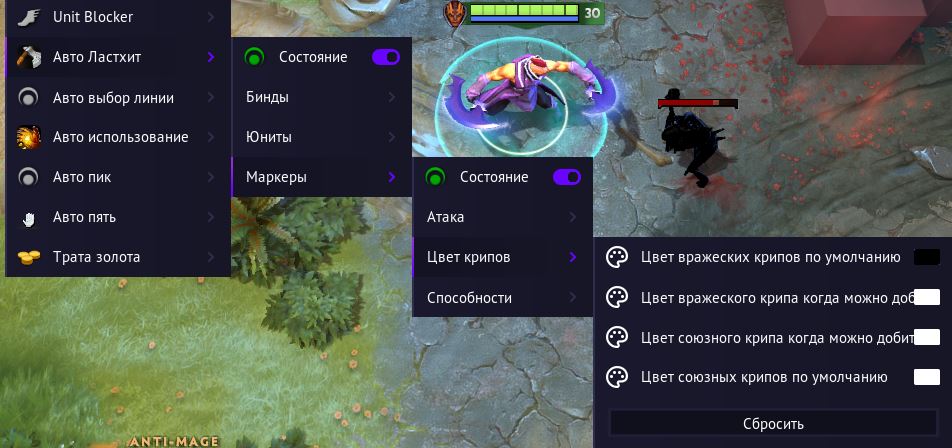Click the Сбросить reset button

click(773, 424)
